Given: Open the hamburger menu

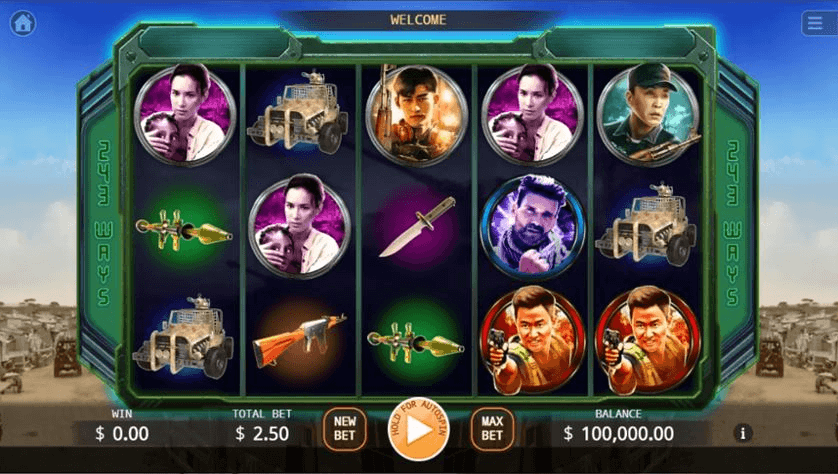Looking at the screenshot, I should tap(815, 23).
